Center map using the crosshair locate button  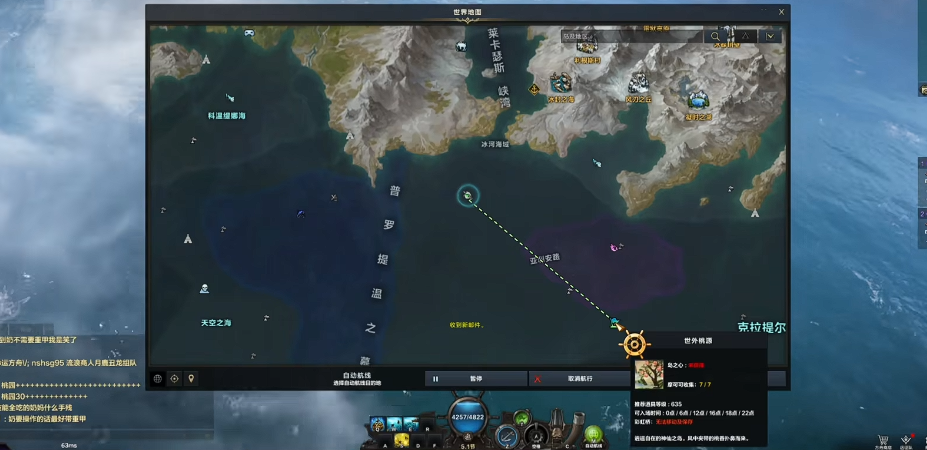point(175,379)
